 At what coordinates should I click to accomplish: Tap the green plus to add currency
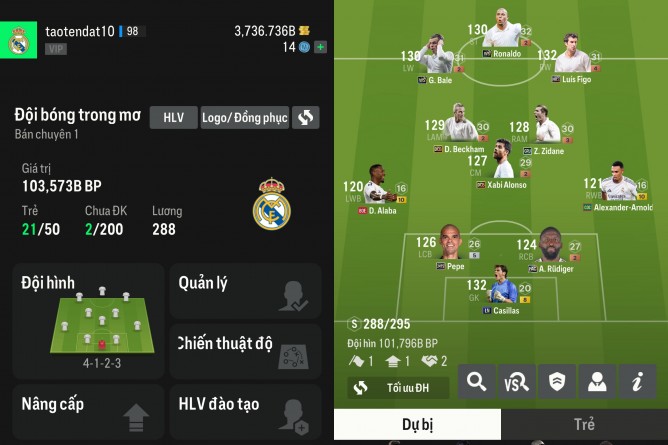320,47
